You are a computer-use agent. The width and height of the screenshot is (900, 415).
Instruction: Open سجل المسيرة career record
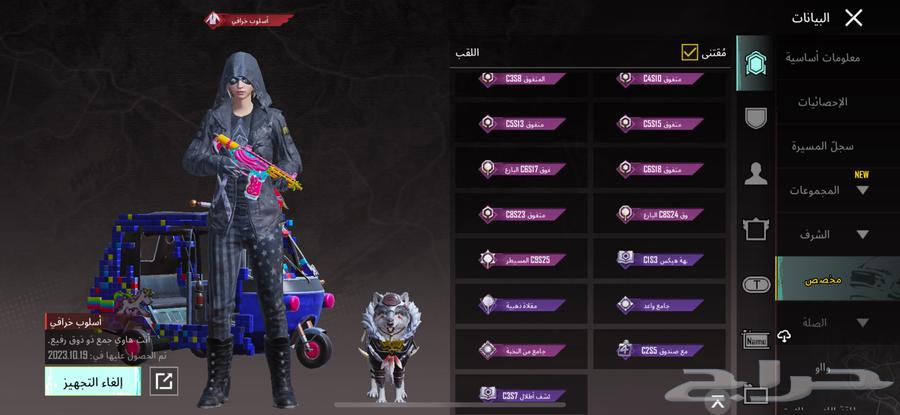(823, 146)
